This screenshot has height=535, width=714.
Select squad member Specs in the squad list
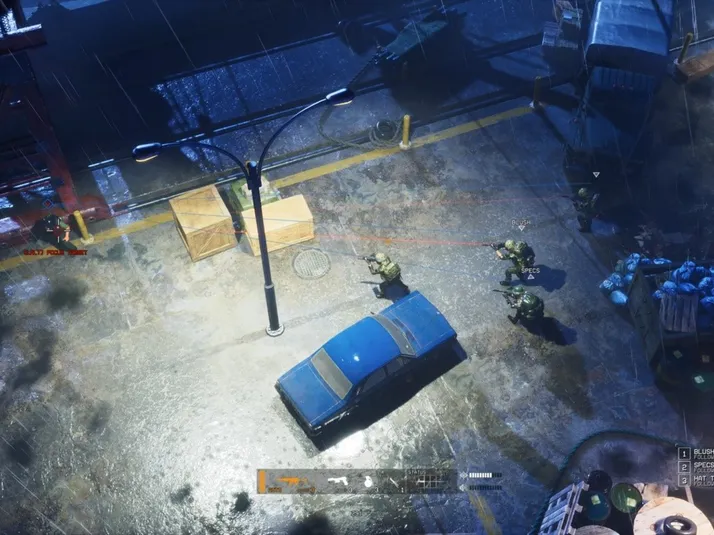[695, 467]
